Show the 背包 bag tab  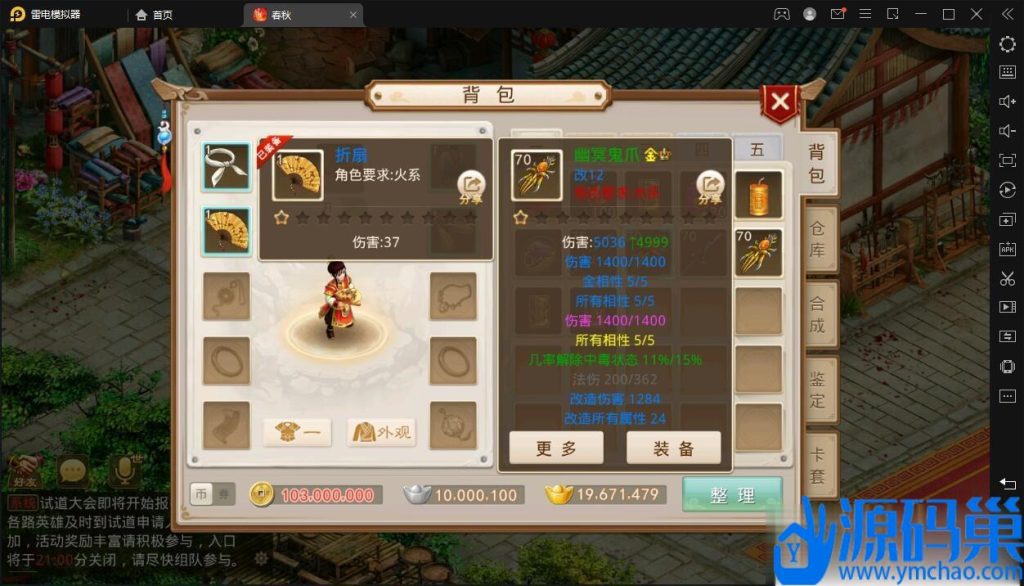tap(817, 163)
